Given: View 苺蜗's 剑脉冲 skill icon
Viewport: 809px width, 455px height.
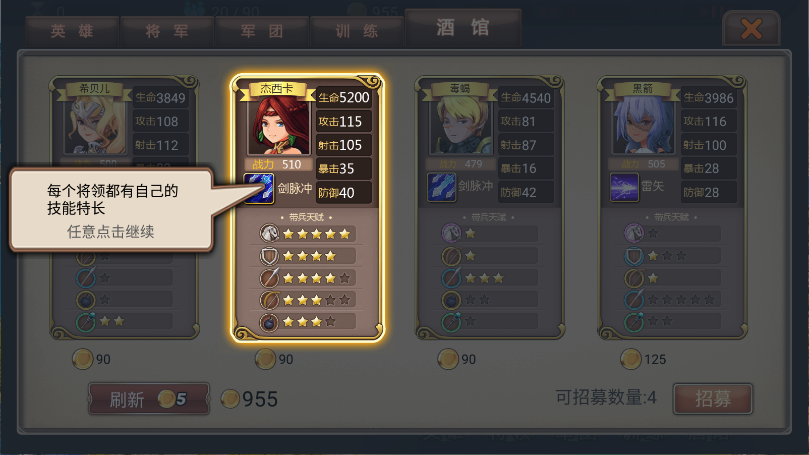Looking at the screenshot, I should tap(442, 188).
